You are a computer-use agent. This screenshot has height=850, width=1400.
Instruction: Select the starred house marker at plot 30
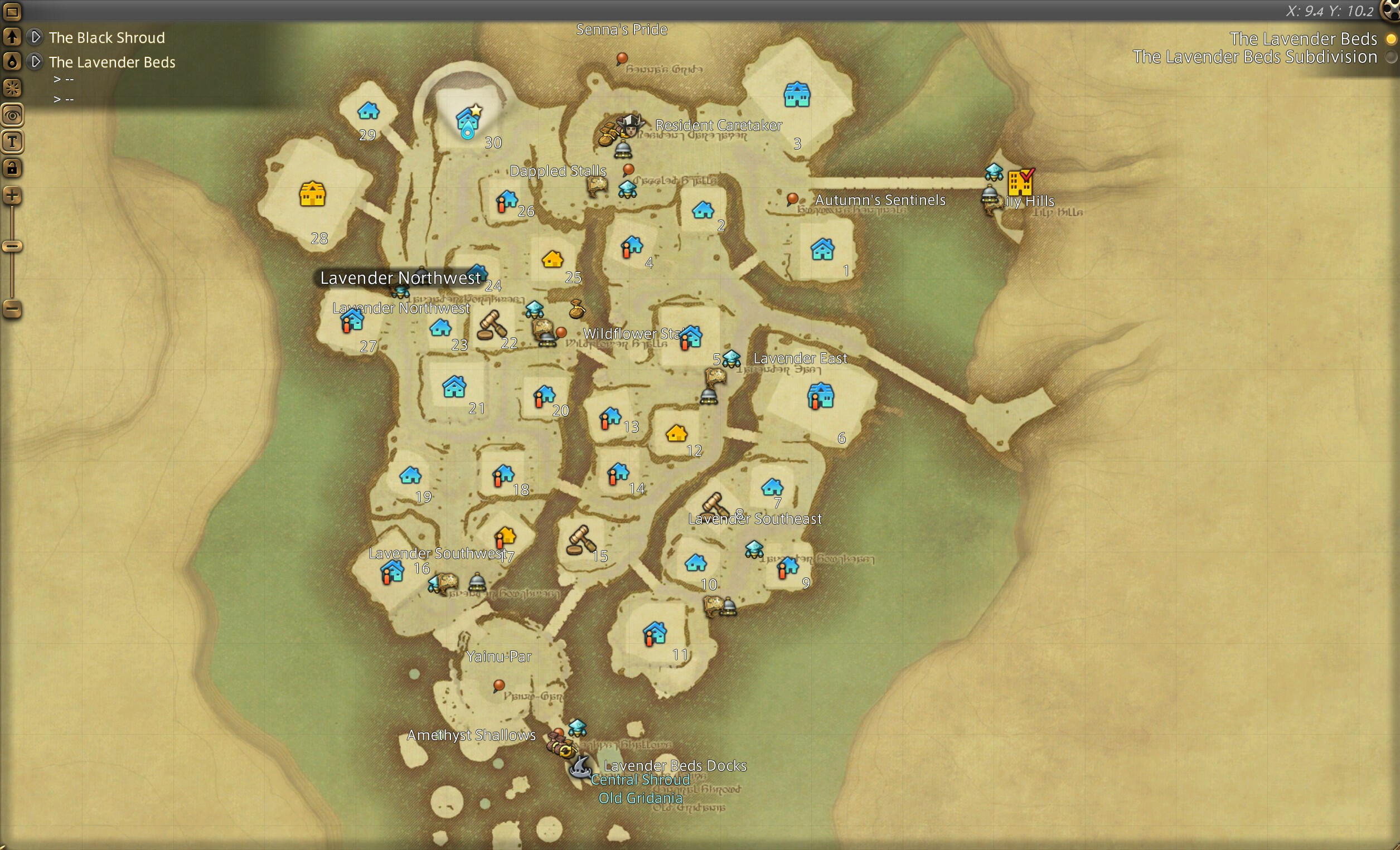[468, 121]
